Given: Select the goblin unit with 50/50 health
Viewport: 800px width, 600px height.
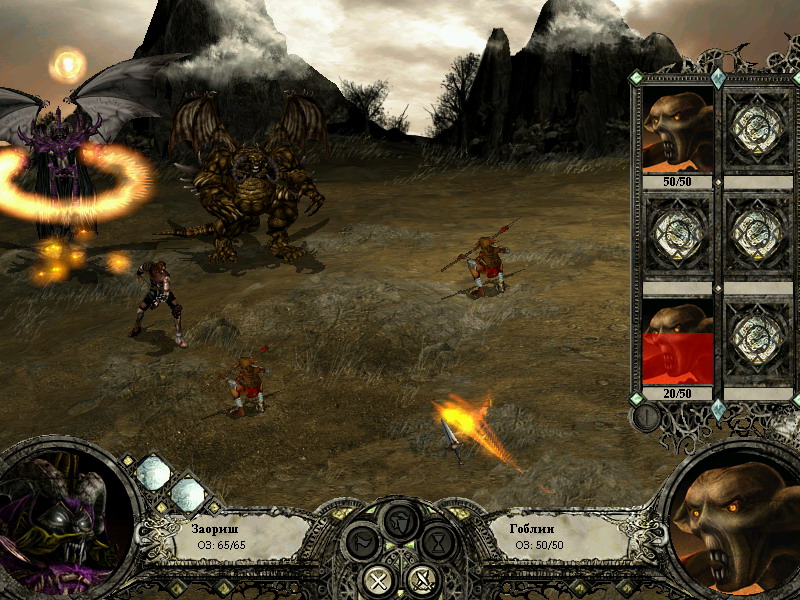Looking at the screenshot, I should pyautogui.click(x=677, y=130).
